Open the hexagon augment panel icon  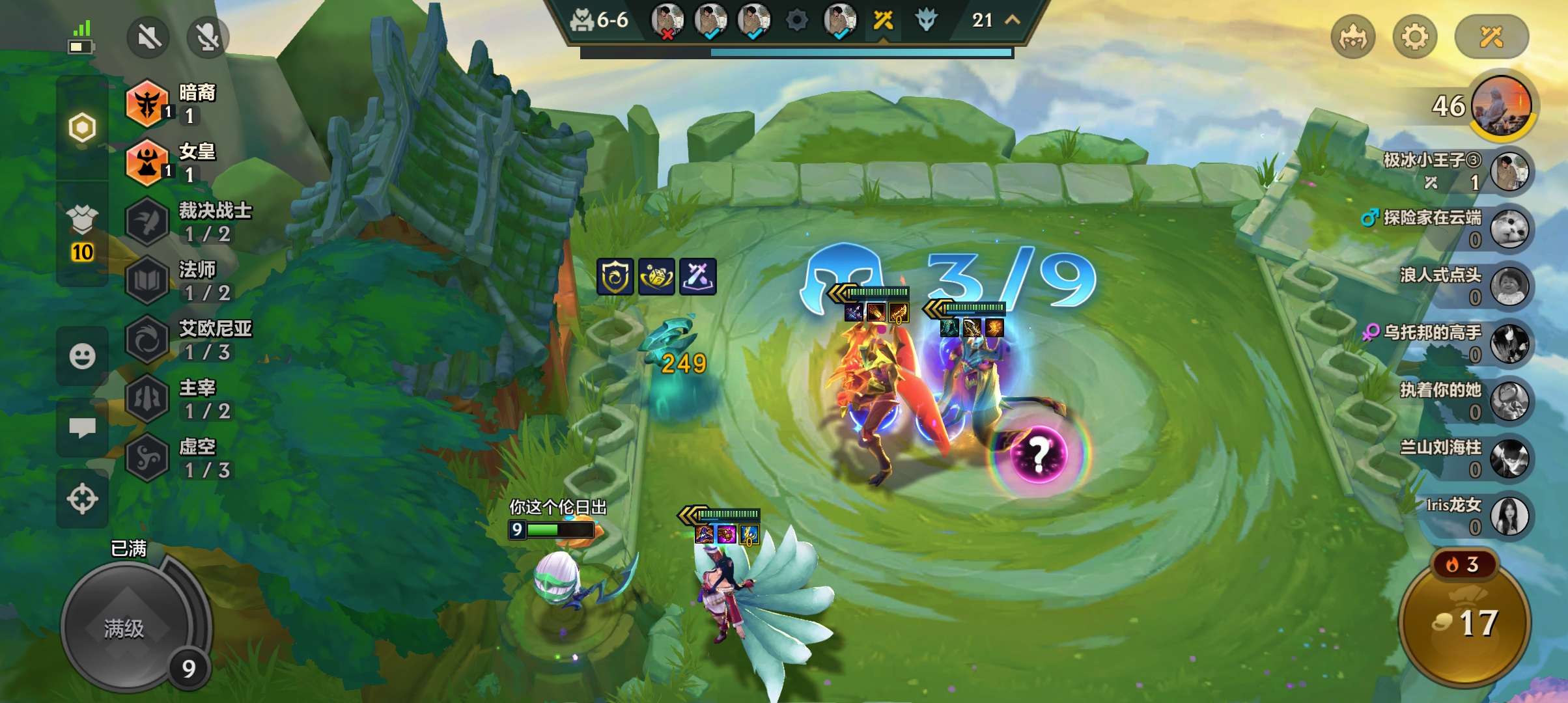coord(82,128)
